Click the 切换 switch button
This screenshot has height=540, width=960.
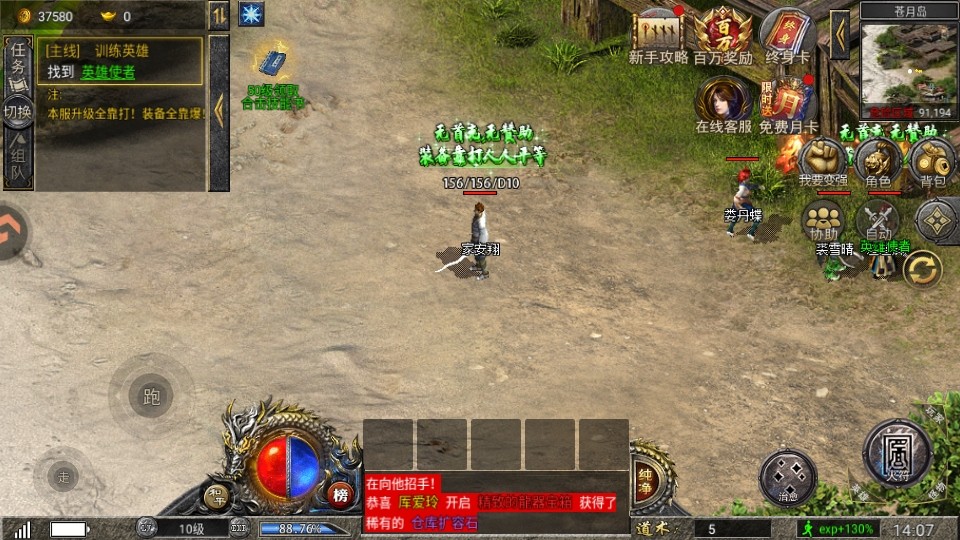tap(18, 112)
